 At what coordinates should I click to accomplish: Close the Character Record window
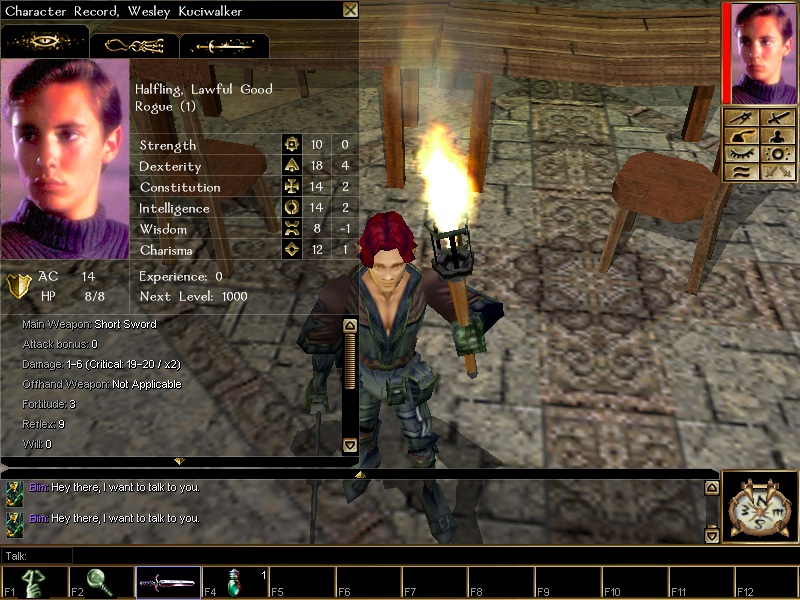350,10
